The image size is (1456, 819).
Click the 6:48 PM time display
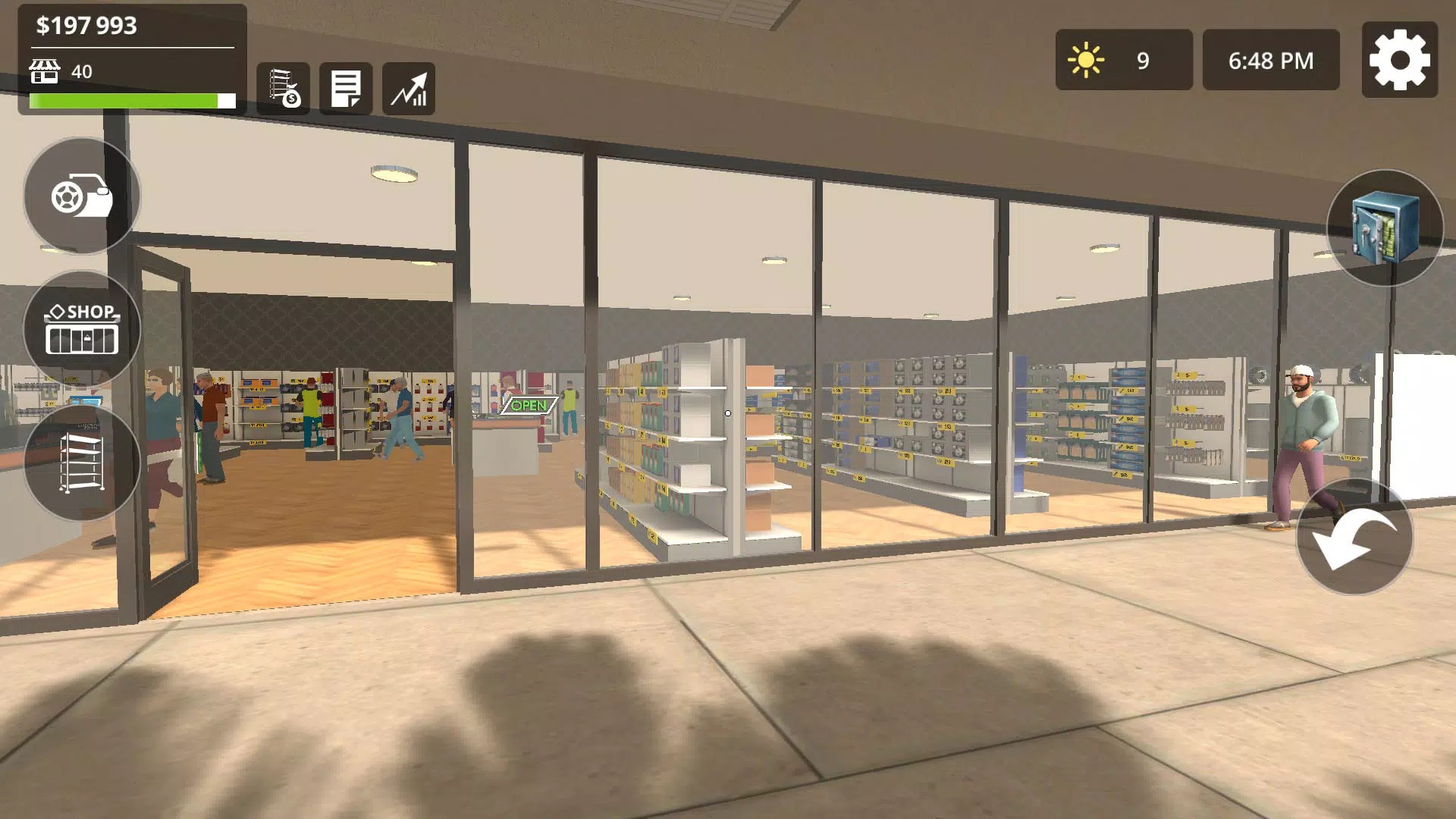[x=1270, y=58]
